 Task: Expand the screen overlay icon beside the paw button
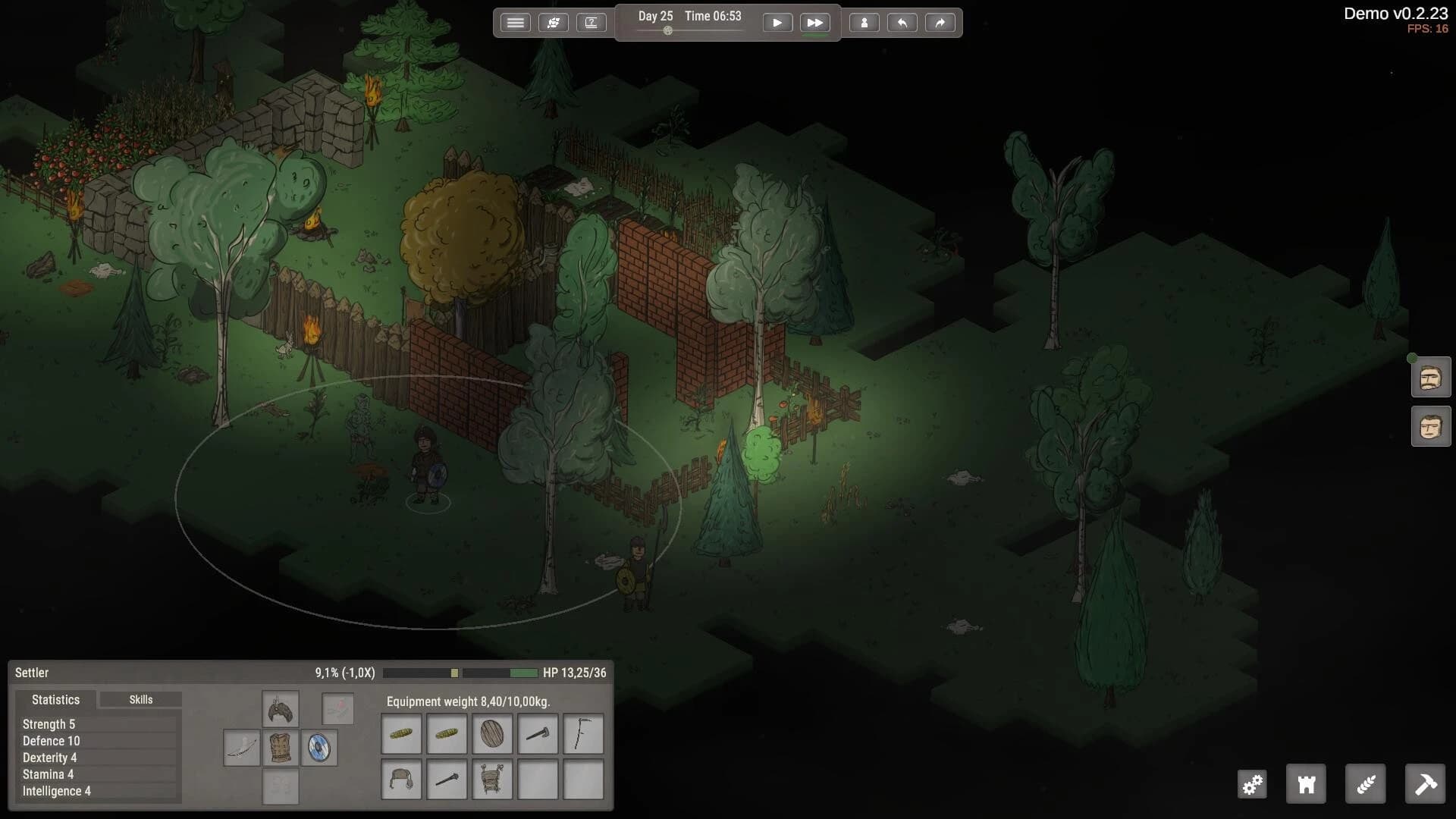[592, 22]
